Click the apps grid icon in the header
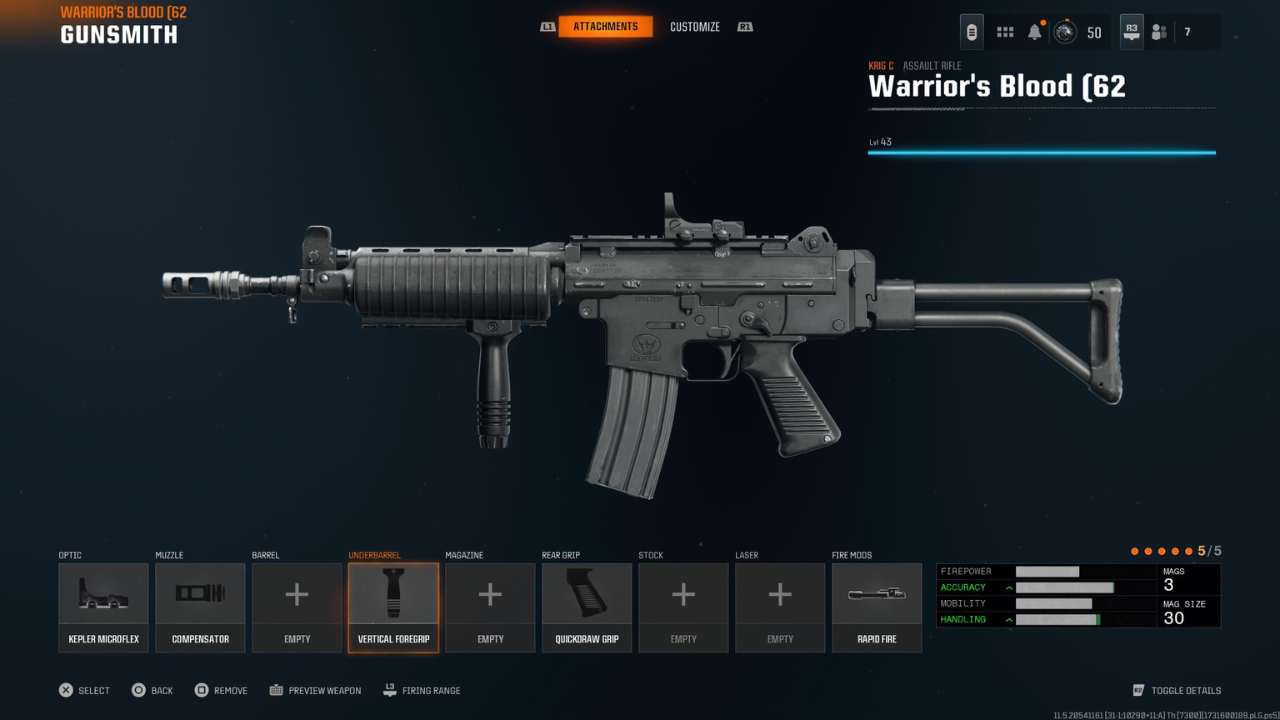The width and height of the screenshot is (1280, 720). tap(1004, 31)
